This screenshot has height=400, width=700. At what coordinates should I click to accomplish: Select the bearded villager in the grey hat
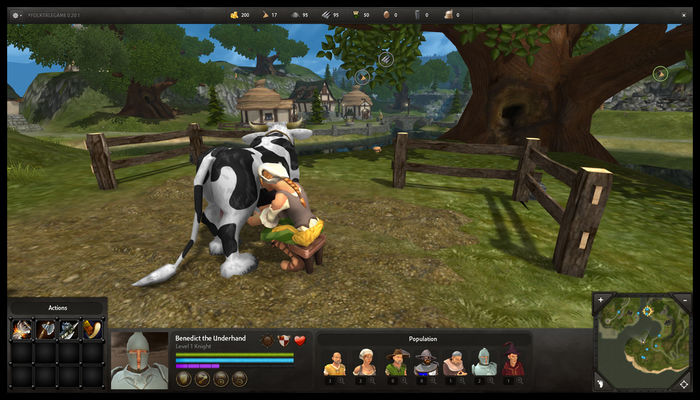click(424, 363)
